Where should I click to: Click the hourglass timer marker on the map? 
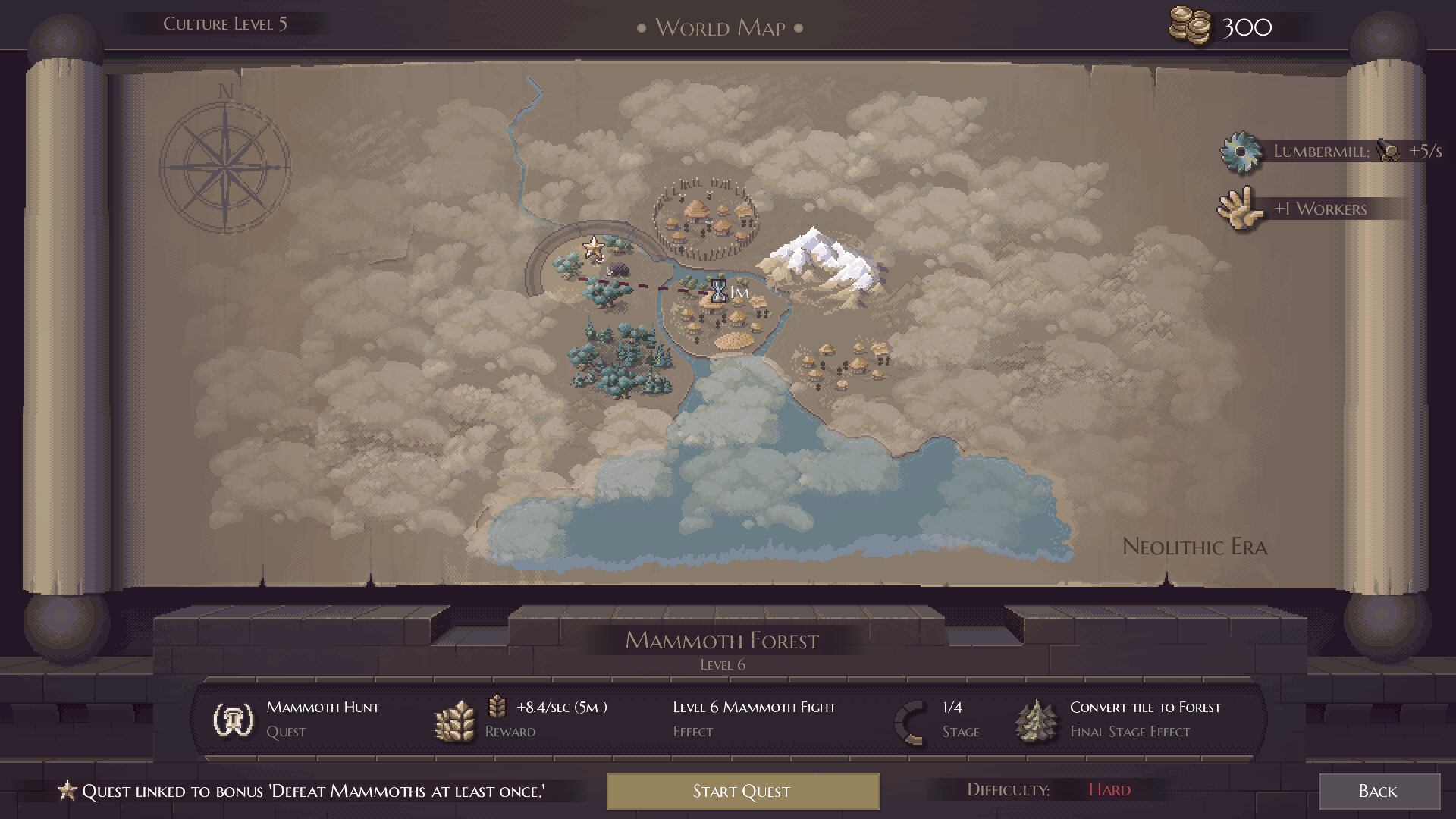(x=717, y=293)
